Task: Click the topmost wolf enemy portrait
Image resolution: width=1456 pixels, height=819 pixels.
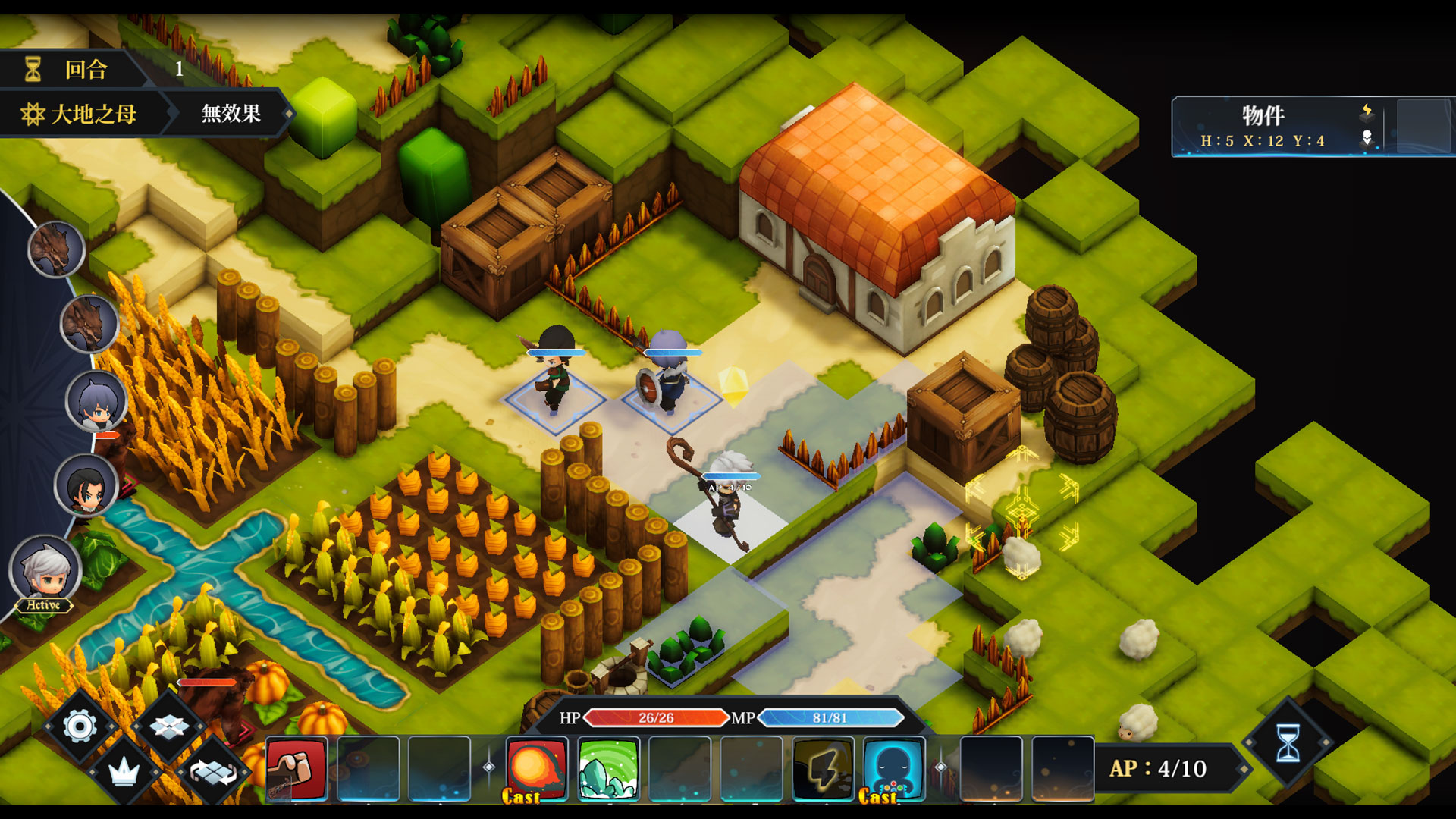Action: pyautogui.click(x=56, y=249)
